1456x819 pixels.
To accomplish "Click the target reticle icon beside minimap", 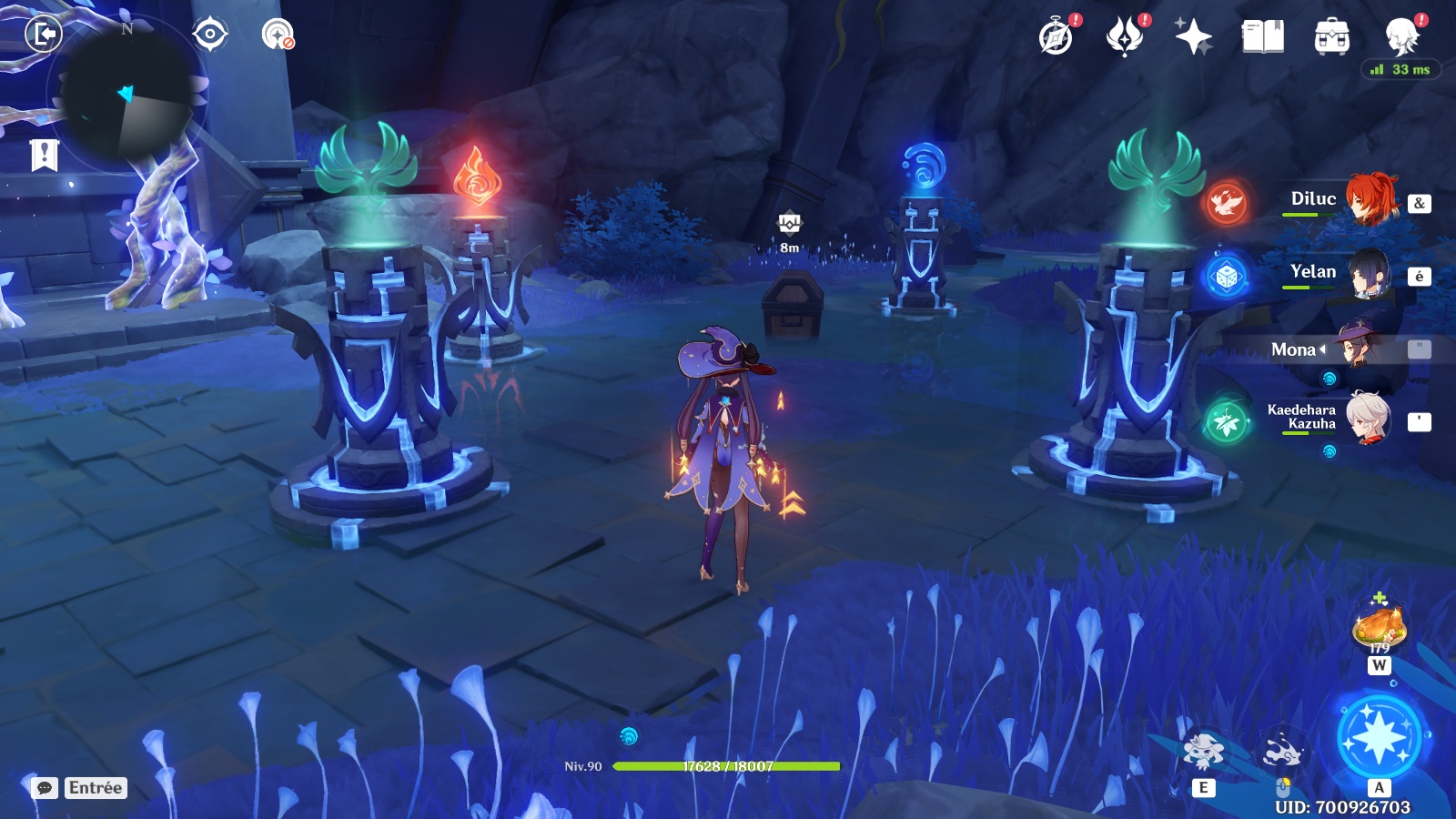I will tap(210, 35).
